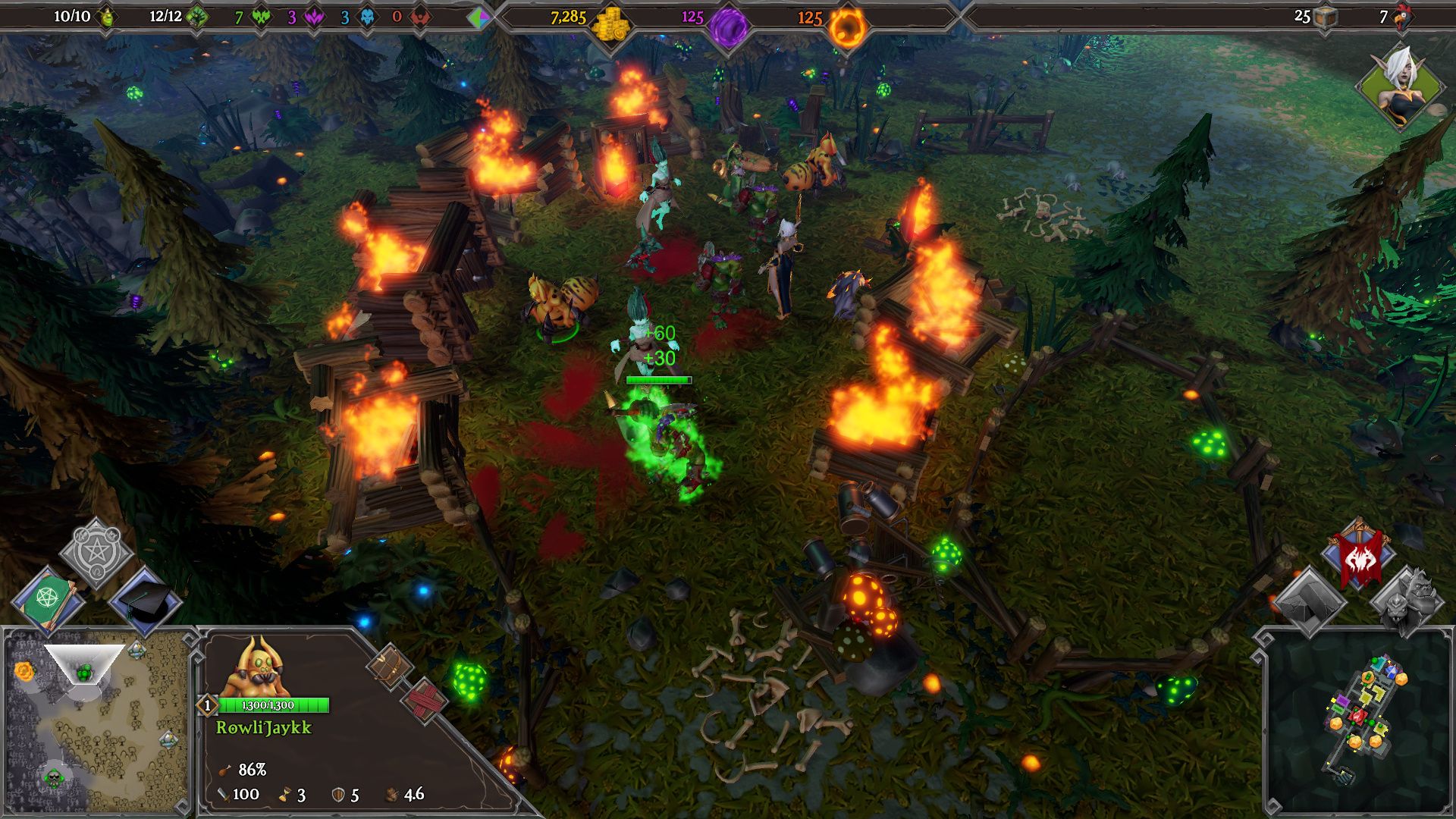Open the red horde banner menu
1456x819 pixels.
1358,557
